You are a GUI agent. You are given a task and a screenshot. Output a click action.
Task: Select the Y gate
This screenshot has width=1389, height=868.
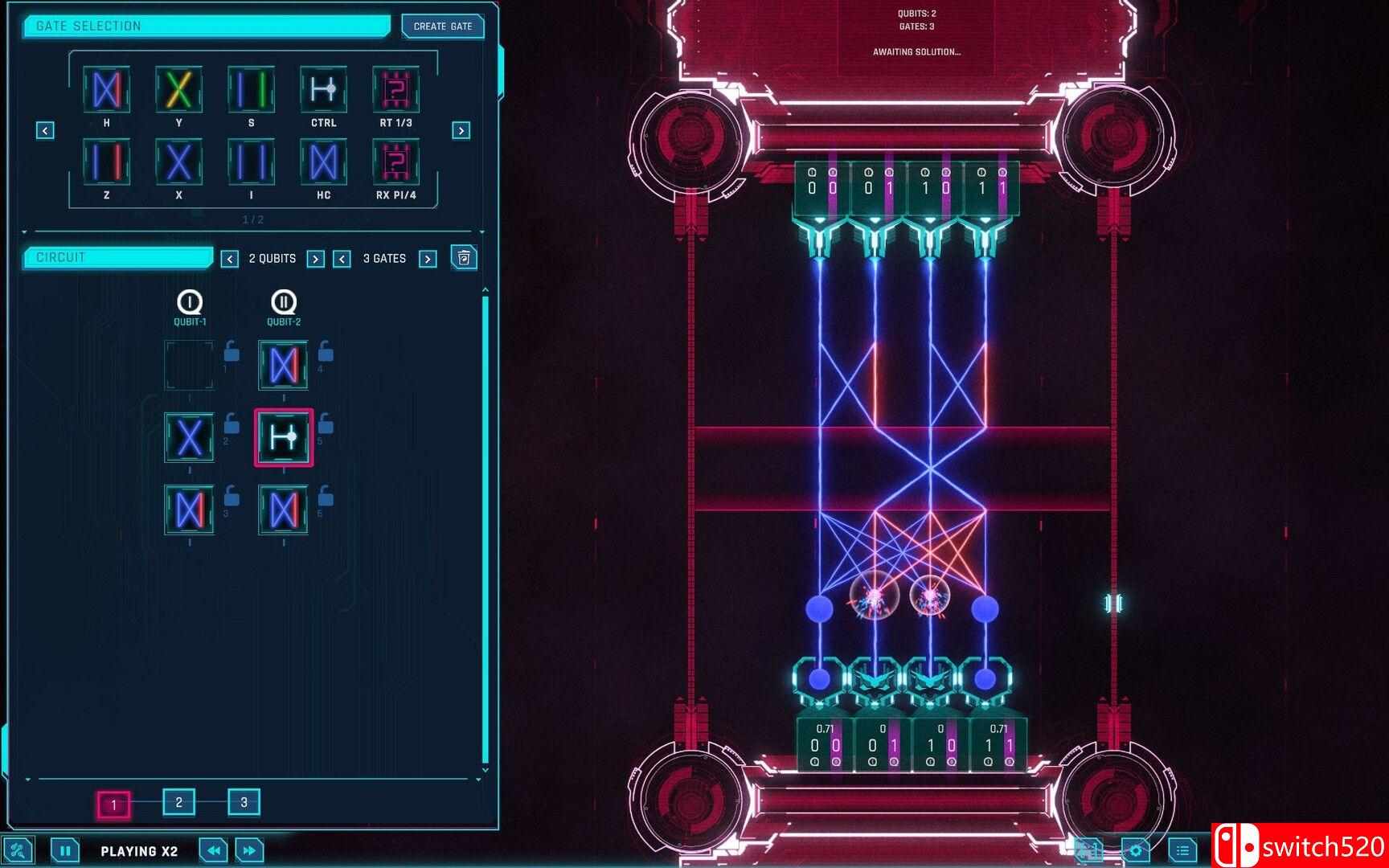click(x=178, y=92)
